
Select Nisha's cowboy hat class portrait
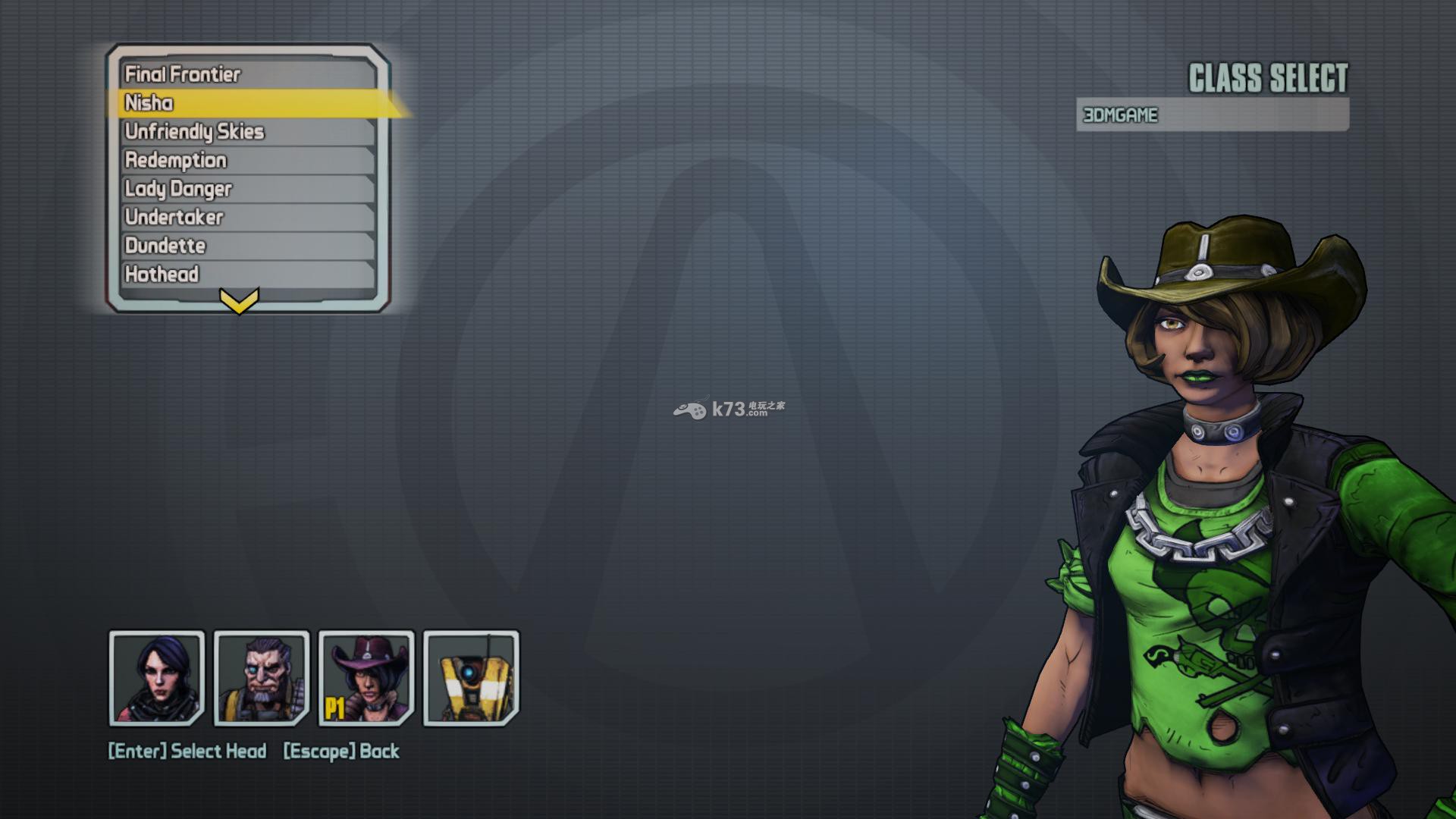coord(366,678)
